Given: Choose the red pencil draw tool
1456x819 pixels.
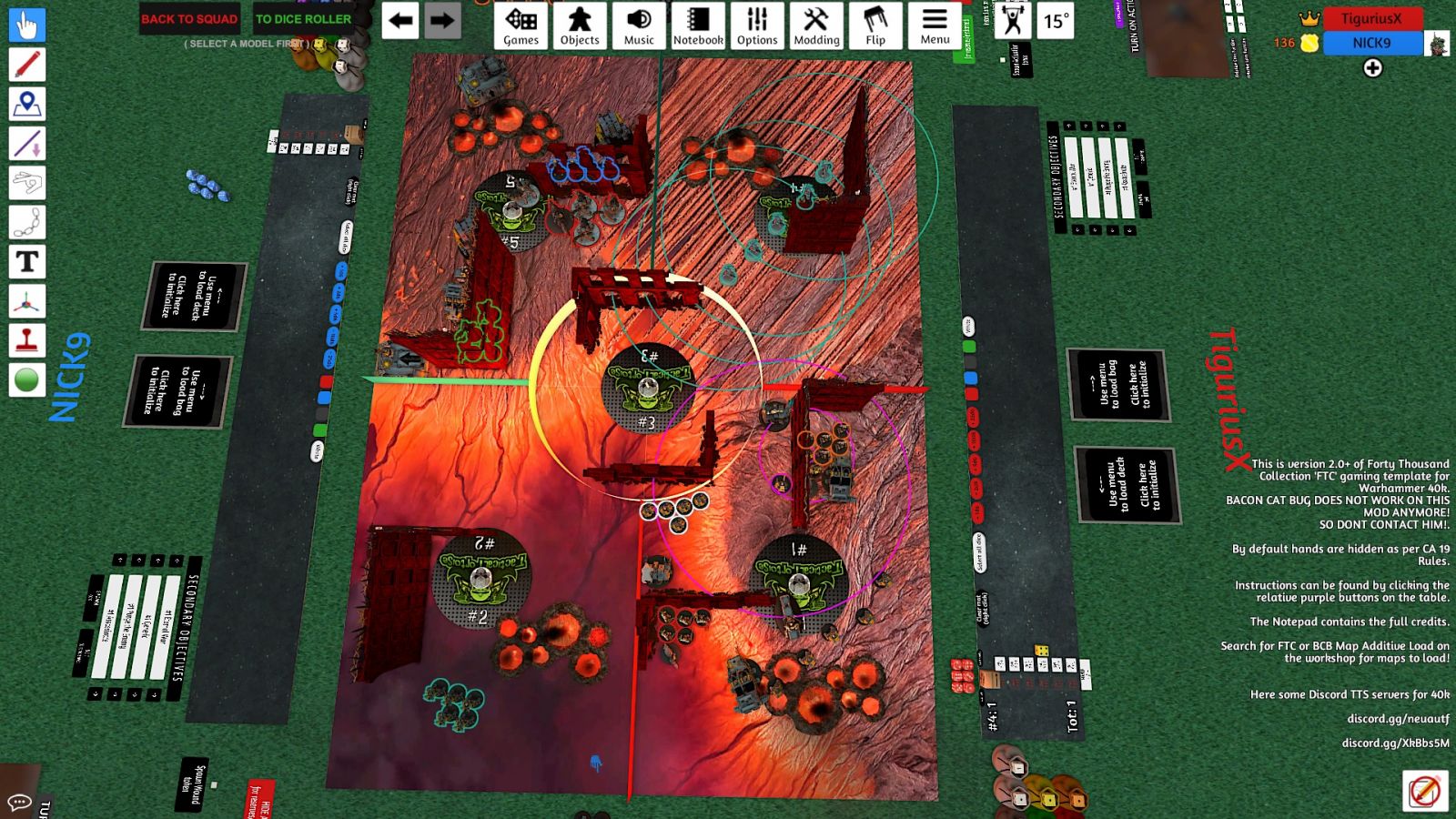Looking at the screenshot, I should point(27,65).
